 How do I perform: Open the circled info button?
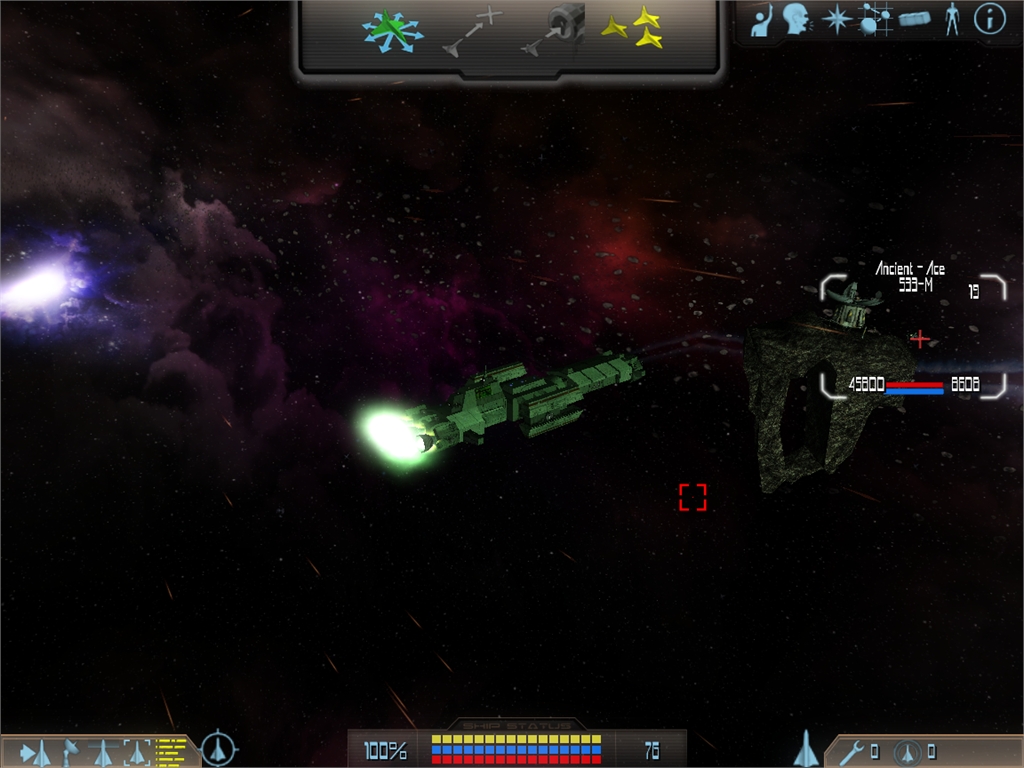click(x=989, y=19)
